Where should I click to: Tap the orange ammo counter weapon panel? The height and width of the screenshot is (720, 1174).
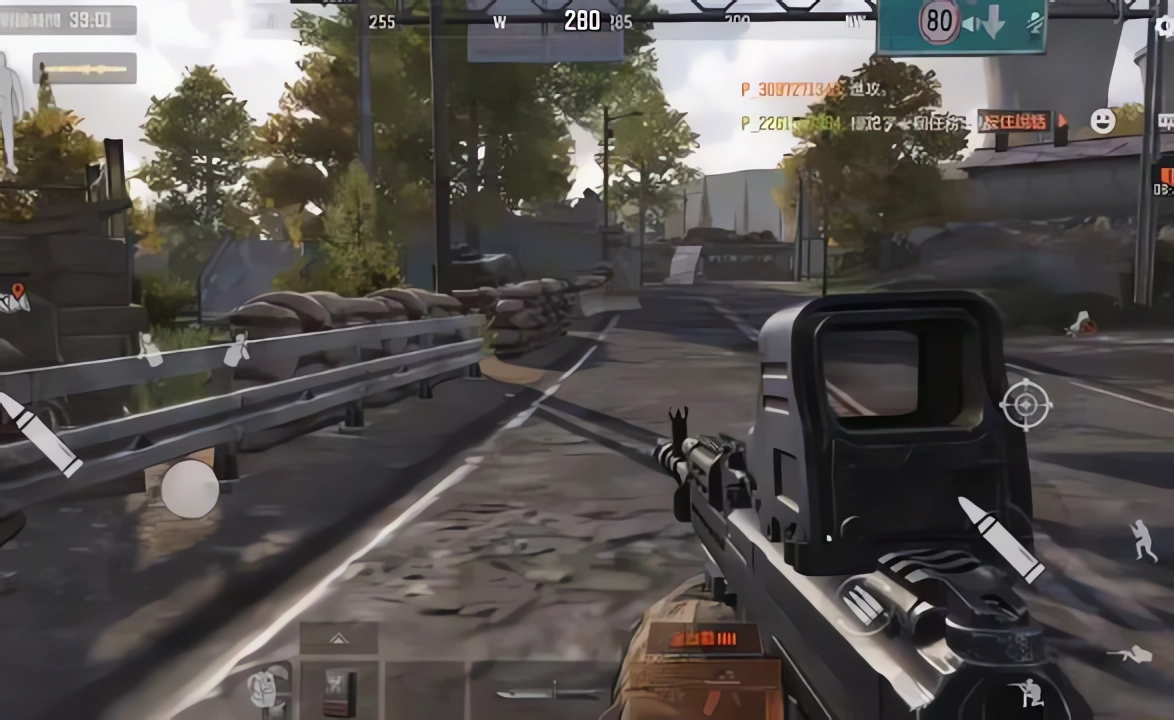click(703, 640)
